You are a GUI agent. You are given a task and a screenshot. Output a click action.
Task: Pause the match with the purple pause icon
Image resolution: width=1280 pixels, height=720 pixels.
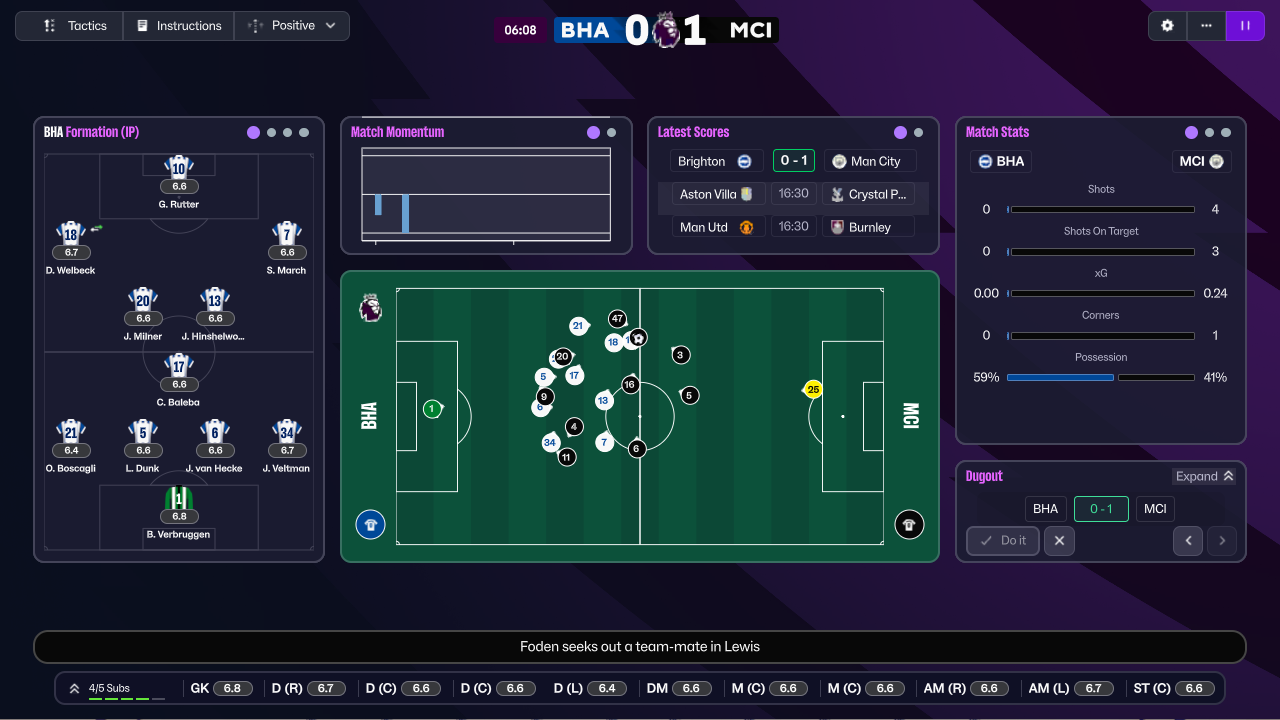click(x=1245, y=25)
